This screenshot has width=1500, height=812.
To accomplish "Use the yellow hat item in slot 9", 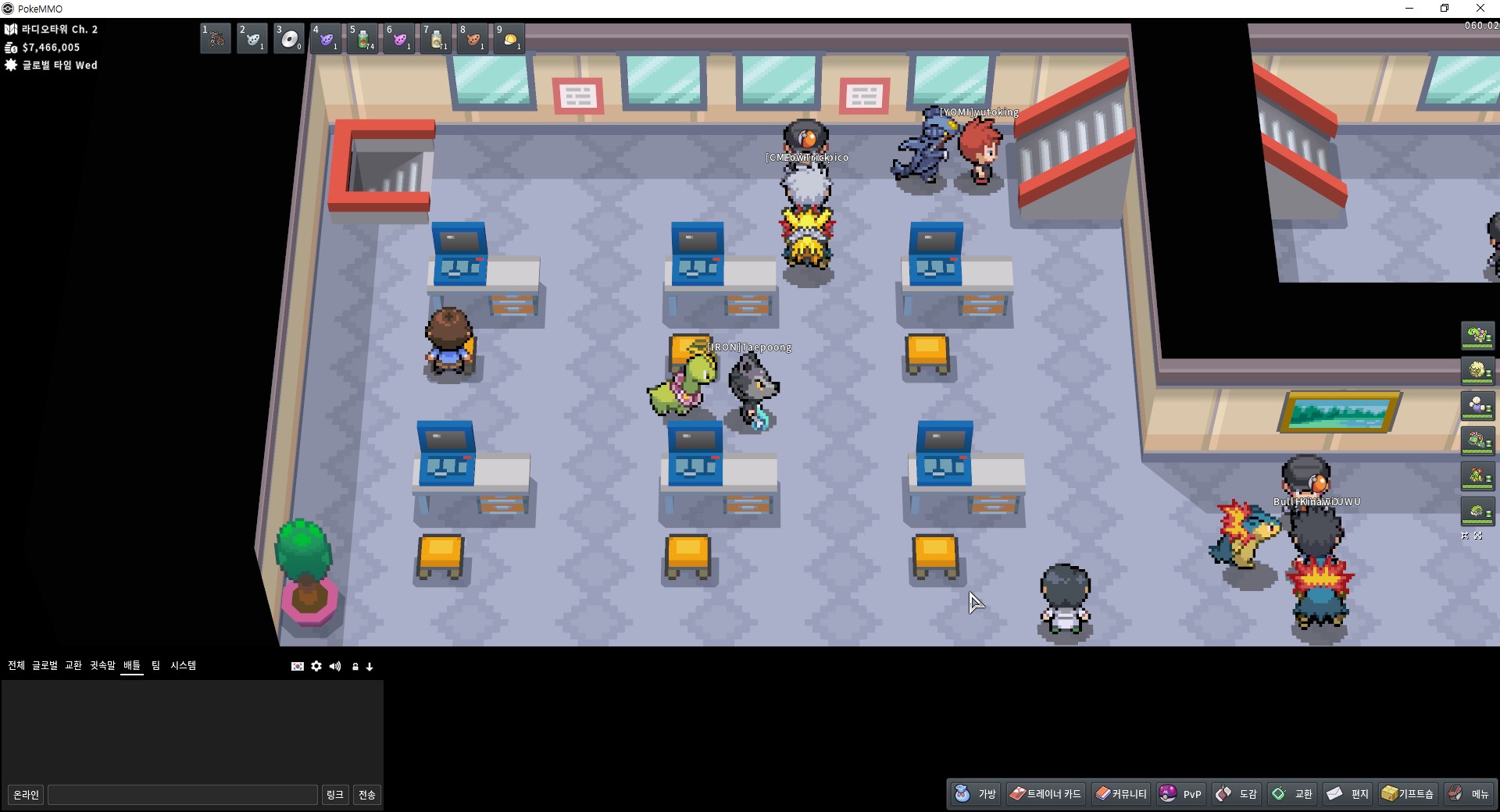I will coord(509,38).
